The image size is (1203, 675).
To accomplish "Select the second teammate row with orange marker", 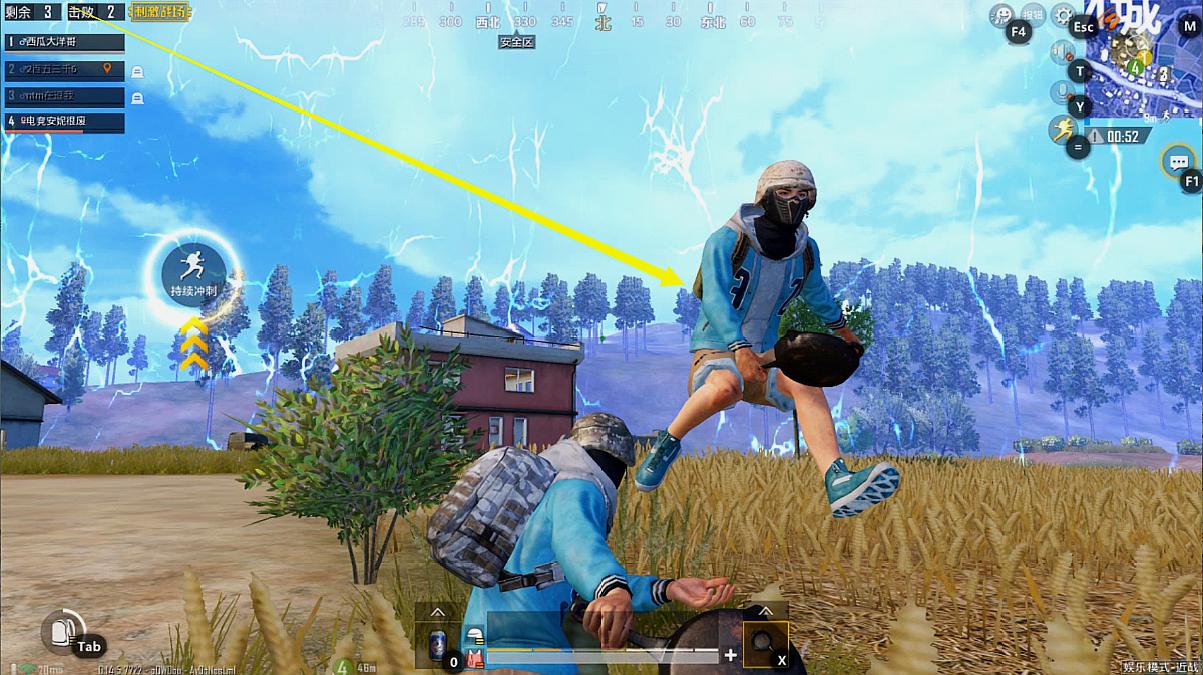I will tap(64, 69).
